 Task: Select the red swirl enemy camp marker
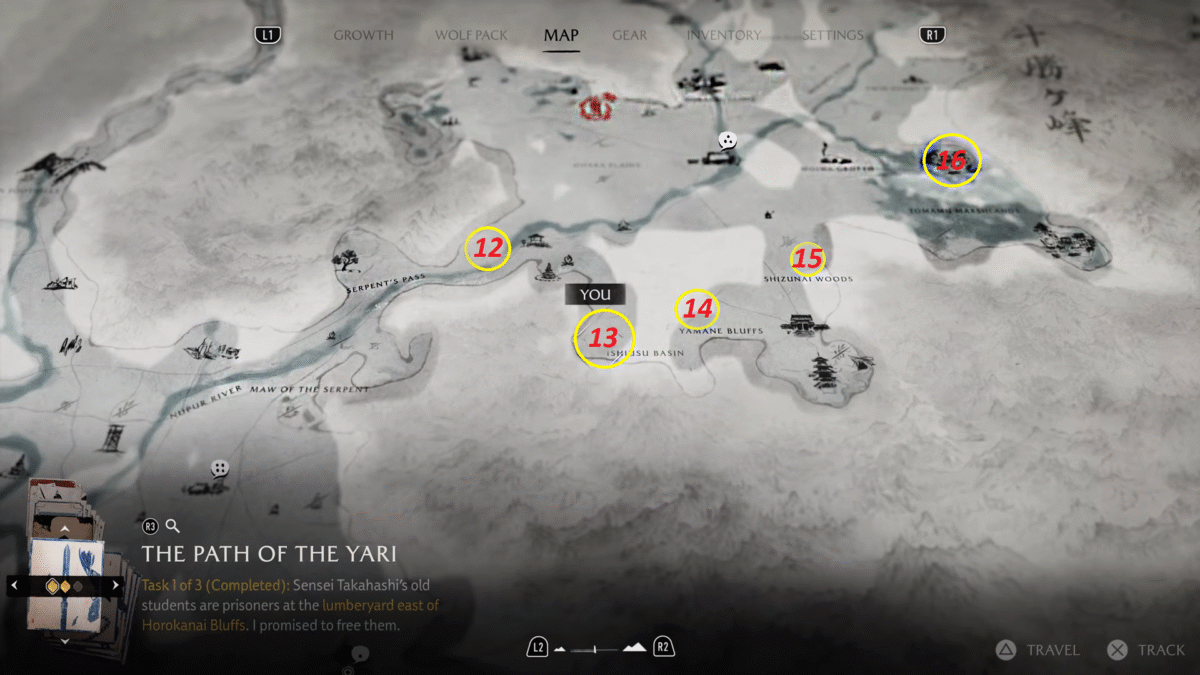point(599,105)
